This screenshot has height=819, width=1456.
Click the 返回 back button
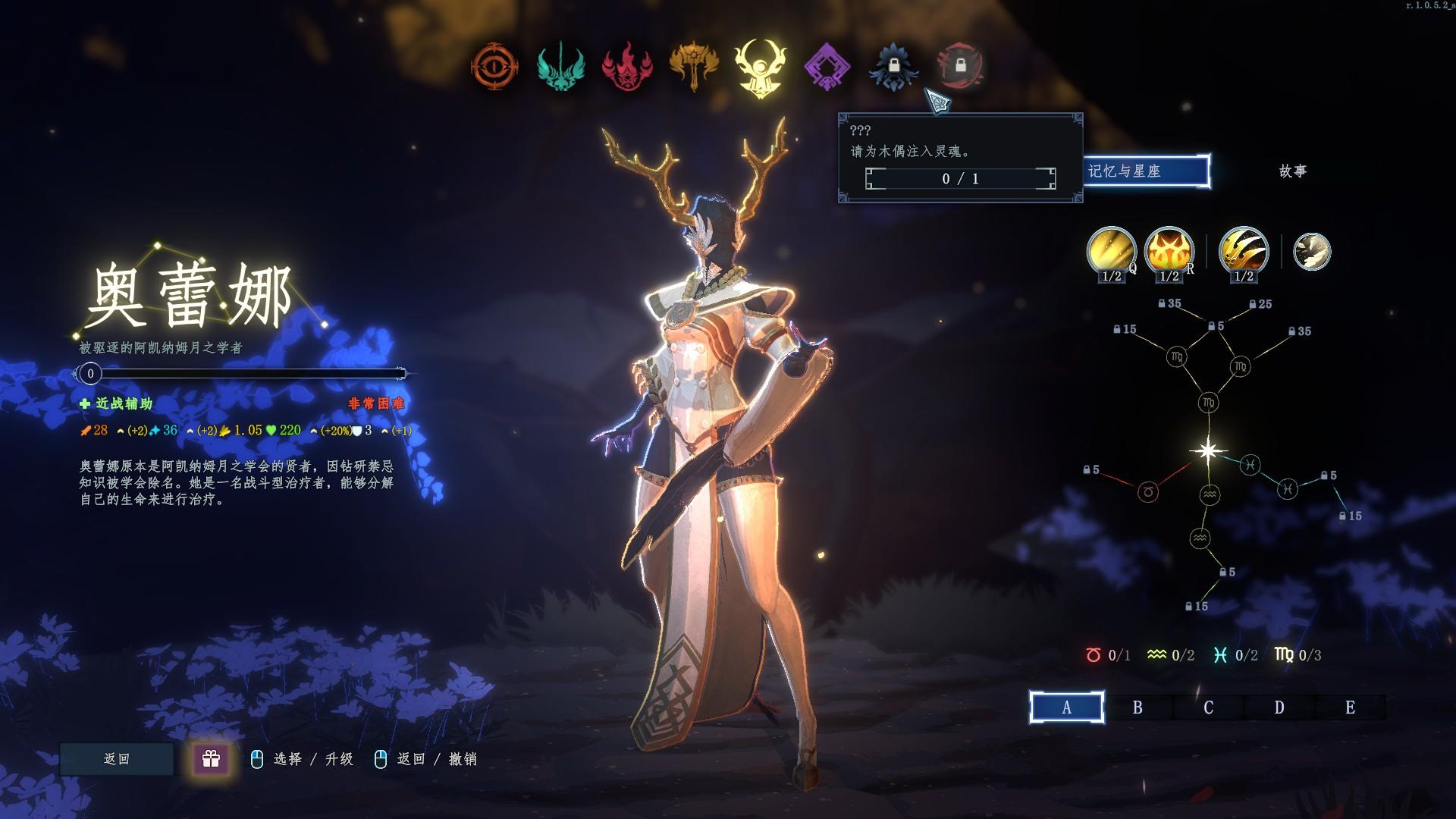pos(117,759)
